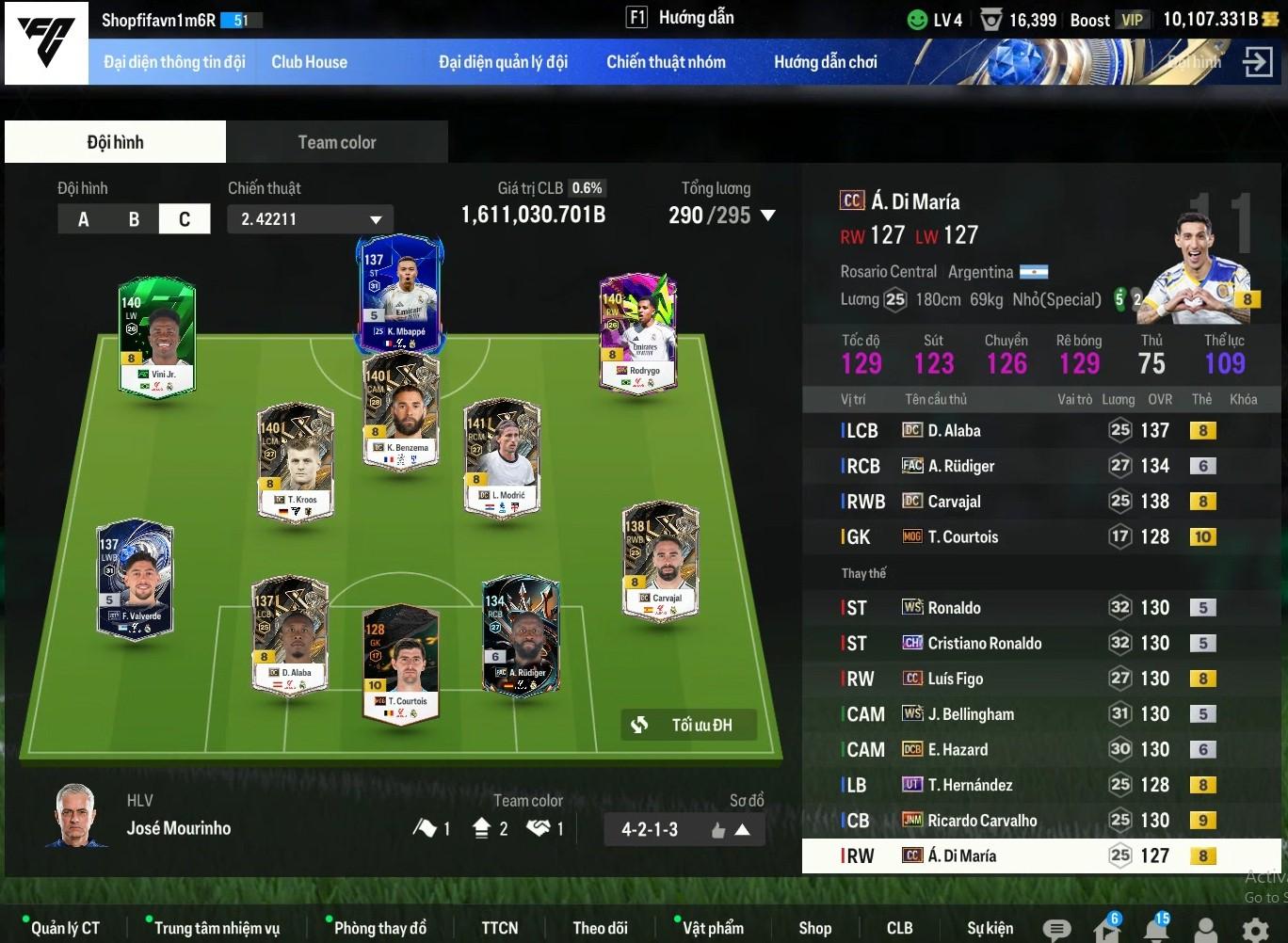Screen dimensions: 1288x943
Task: Open the settings gear icon
Action: [x=1254, y=930]
